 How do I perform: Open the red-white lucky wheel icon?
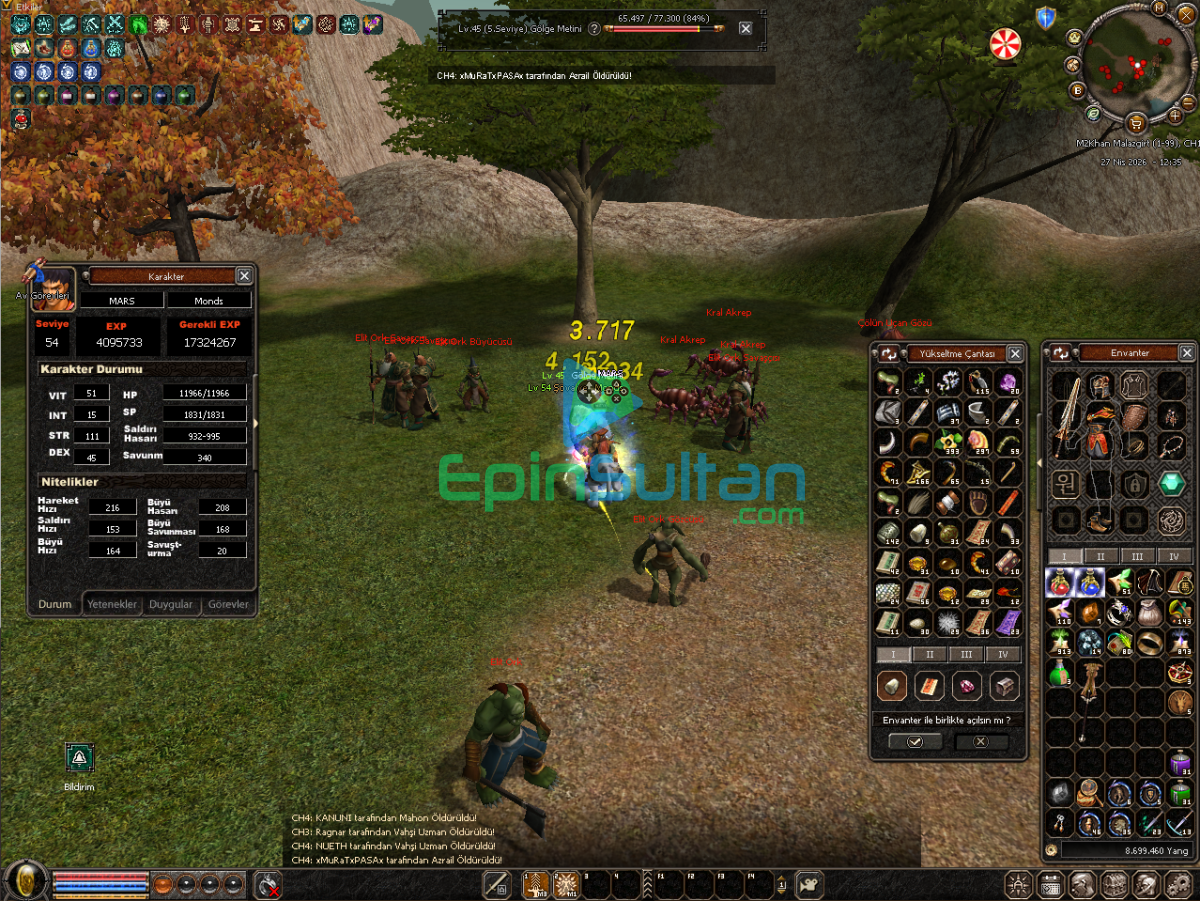click(1005, 44)
